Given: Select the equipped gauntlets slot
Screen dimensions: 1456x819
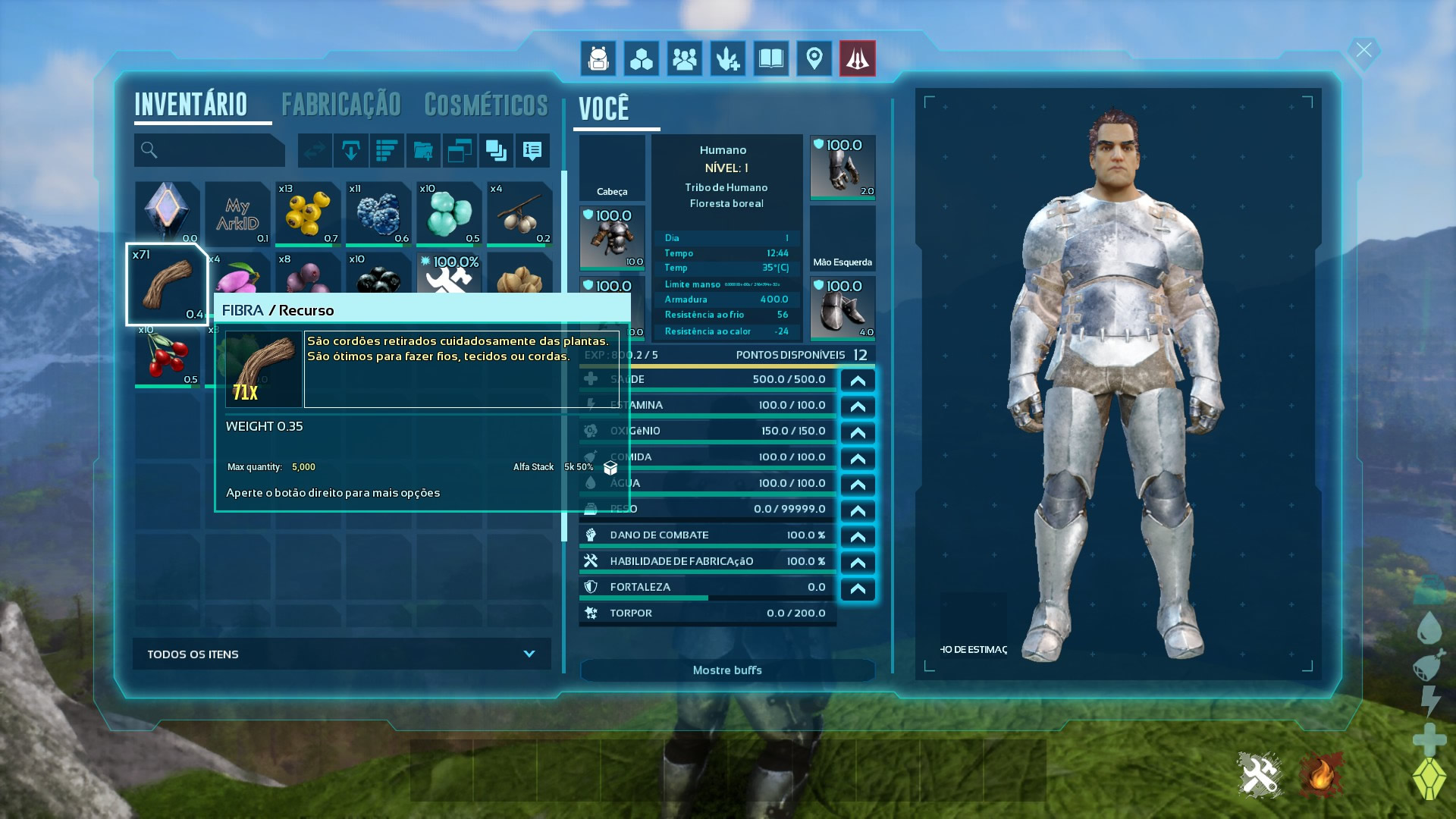Looking at the screenshot, I should pyautogui.click(x=843, y=167).
